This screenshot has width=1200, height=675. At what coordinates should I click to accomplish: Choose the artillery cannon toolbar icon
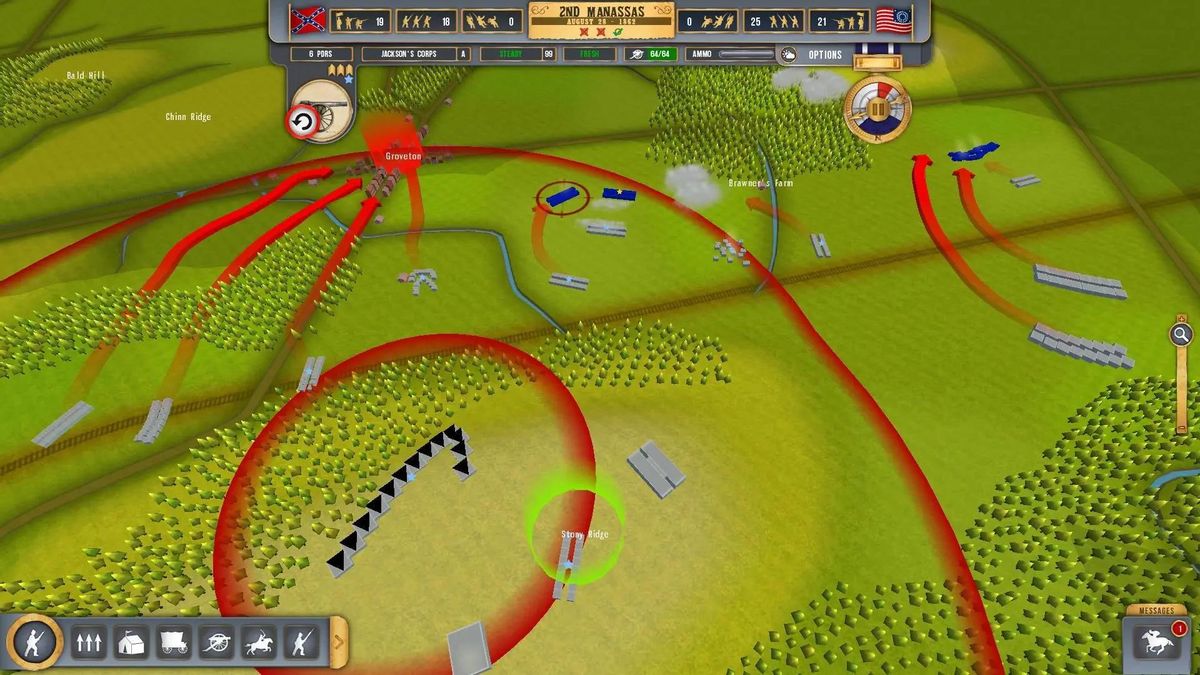[x=217, y=642]
